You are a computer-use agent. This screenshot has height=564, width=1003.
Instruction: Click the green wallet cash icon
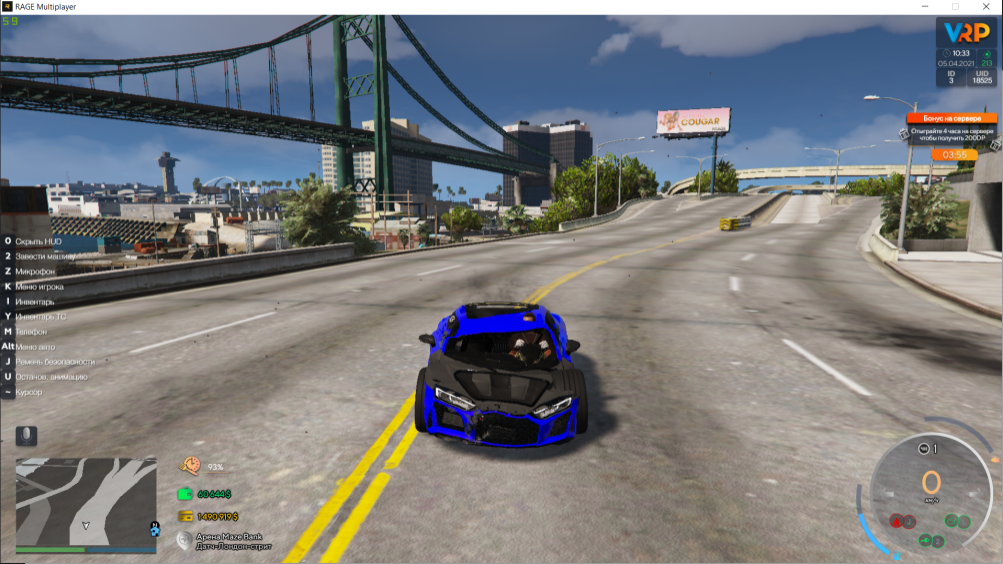185,494
